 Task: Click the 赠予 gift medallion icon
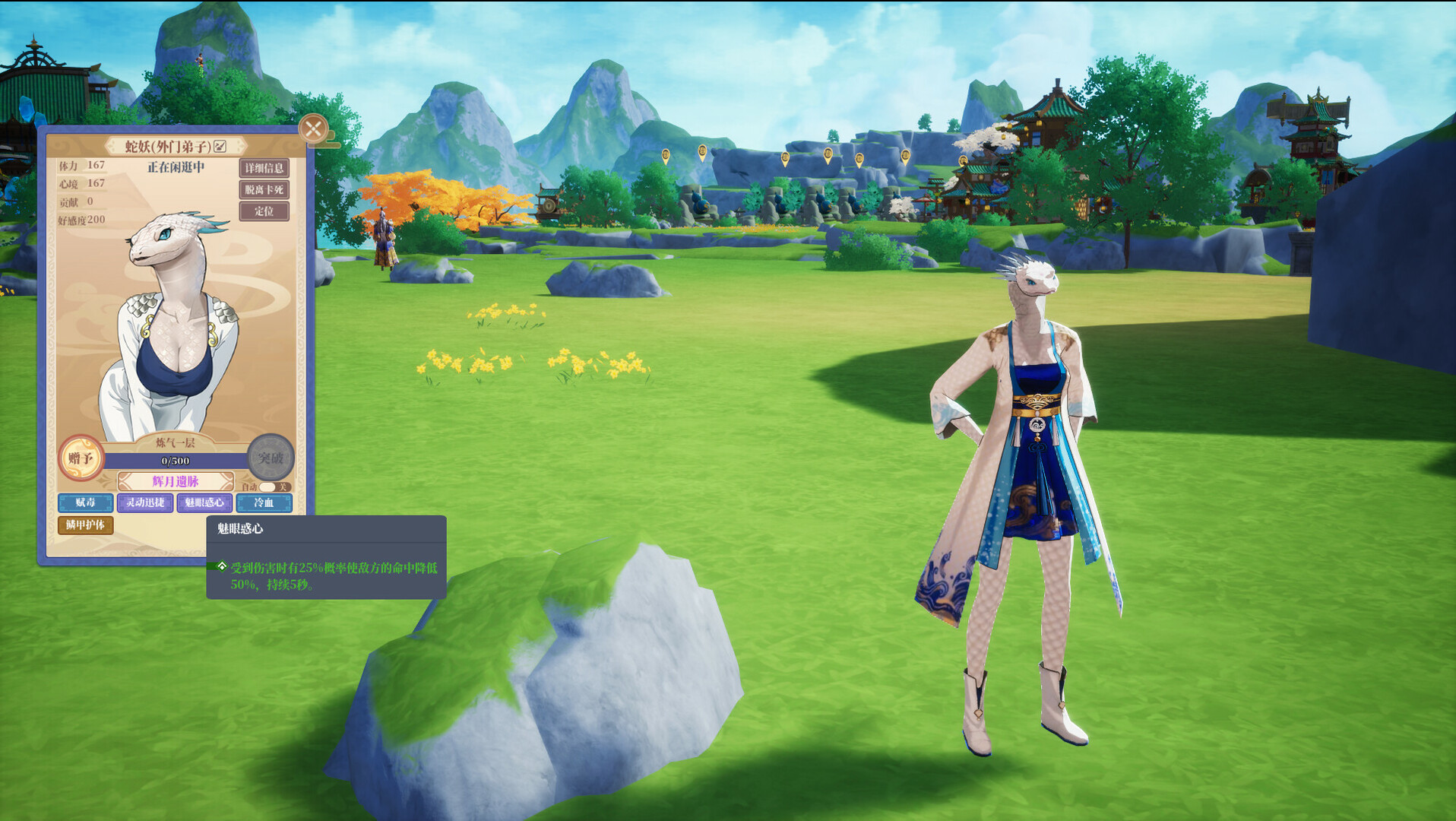pyautogui.click(x=81, y=457)
